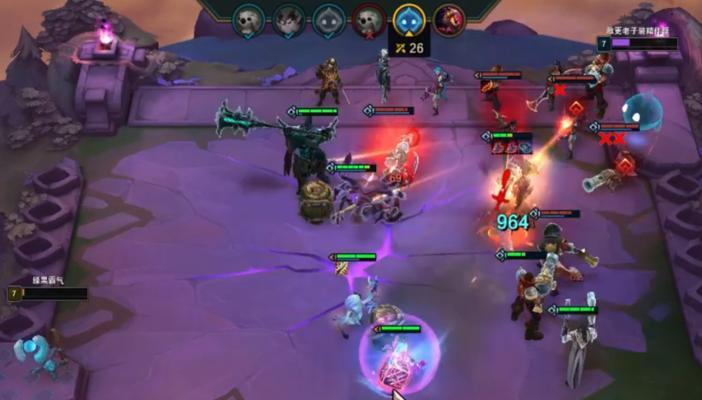Screen dimensions: 702x400
Task: Click the upcoming red-haired opponent round icon
Action: [448, 19]
